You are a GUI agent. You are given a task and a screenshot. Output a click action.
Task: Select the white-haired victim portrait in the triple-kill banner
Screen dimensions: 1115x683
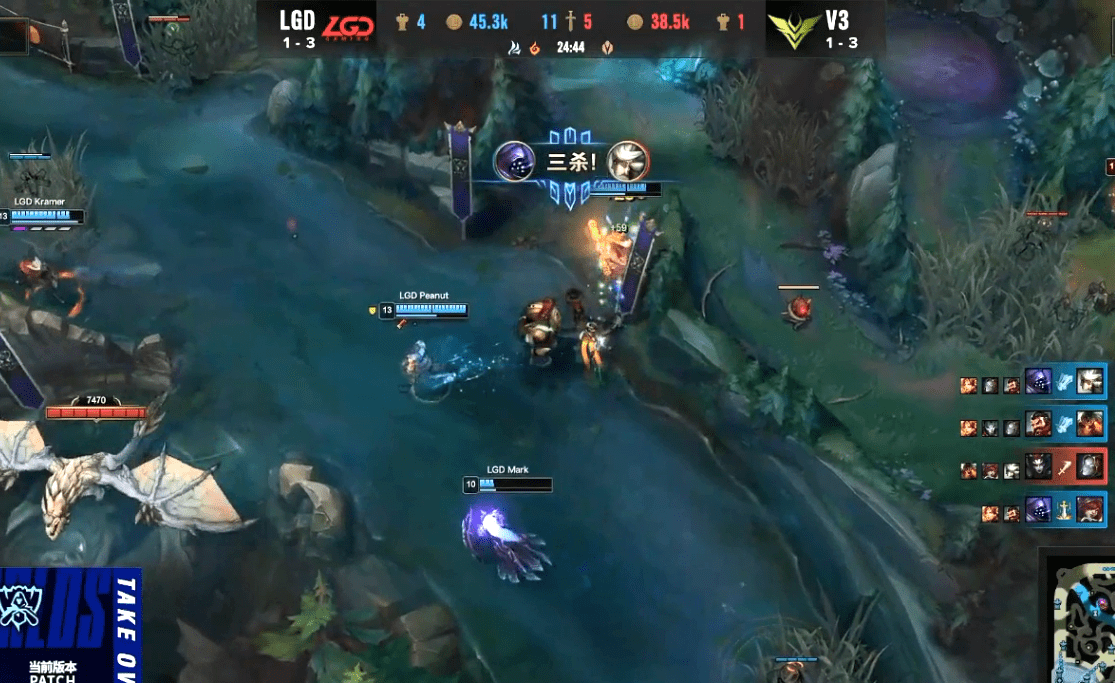pos(628,161)
